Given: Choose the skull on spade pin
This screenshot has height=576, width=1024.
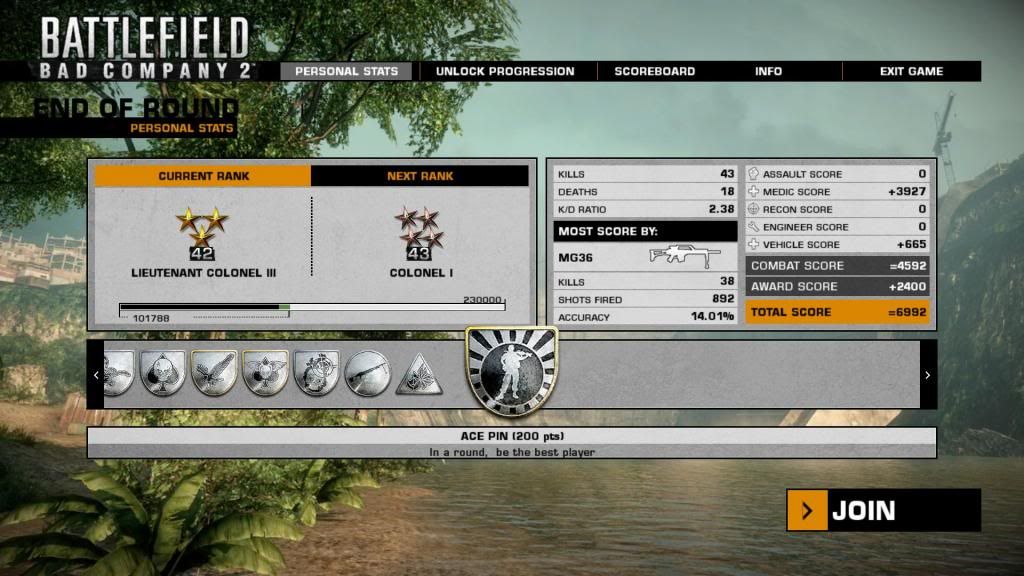Looking at the screenshot, I should coord(163,374).
